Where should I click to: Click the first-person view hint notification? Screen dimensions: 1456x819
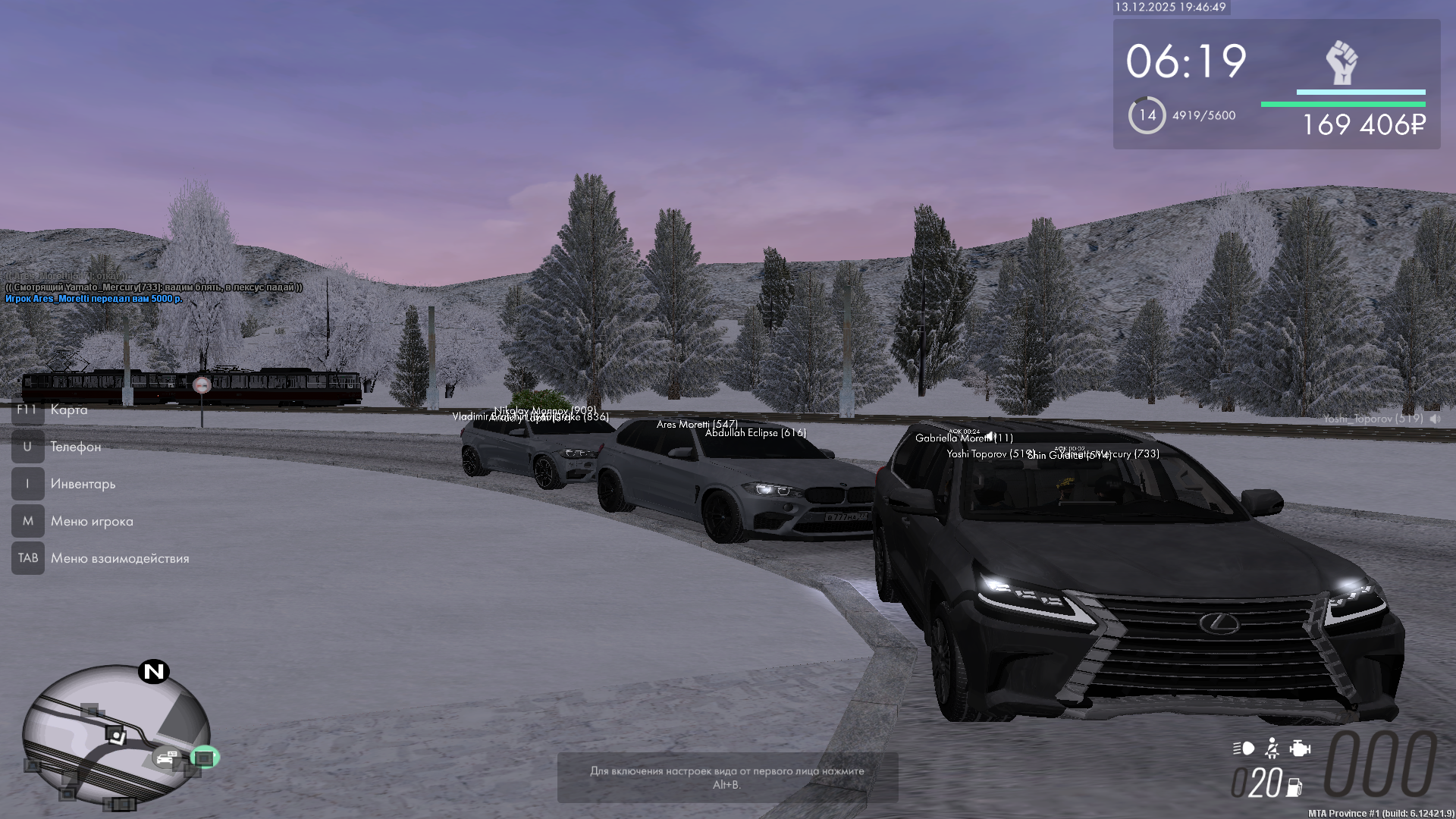727,777
